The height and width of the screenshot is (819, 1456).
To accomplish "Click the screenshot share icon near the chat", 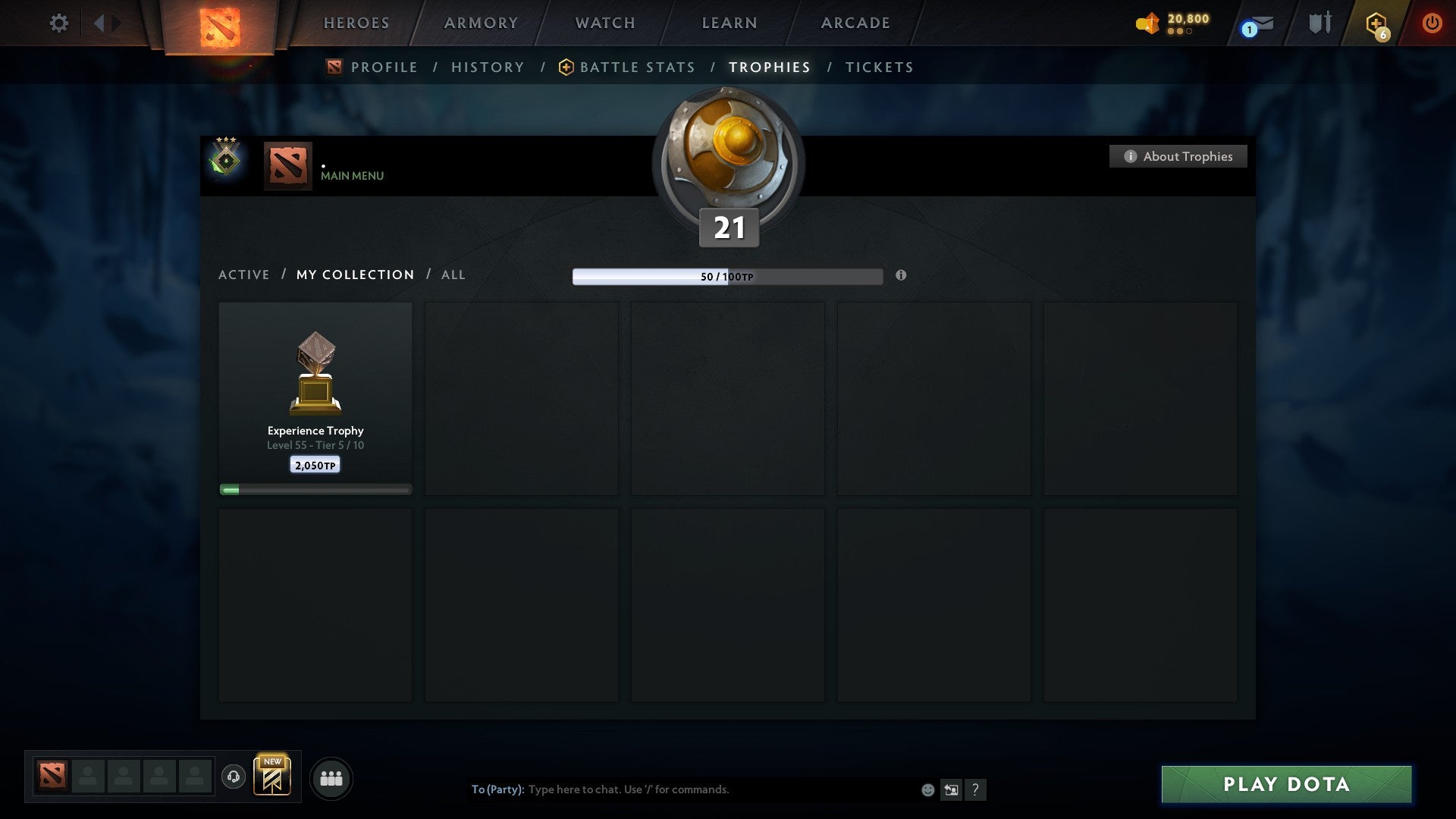I will point(950,789).
